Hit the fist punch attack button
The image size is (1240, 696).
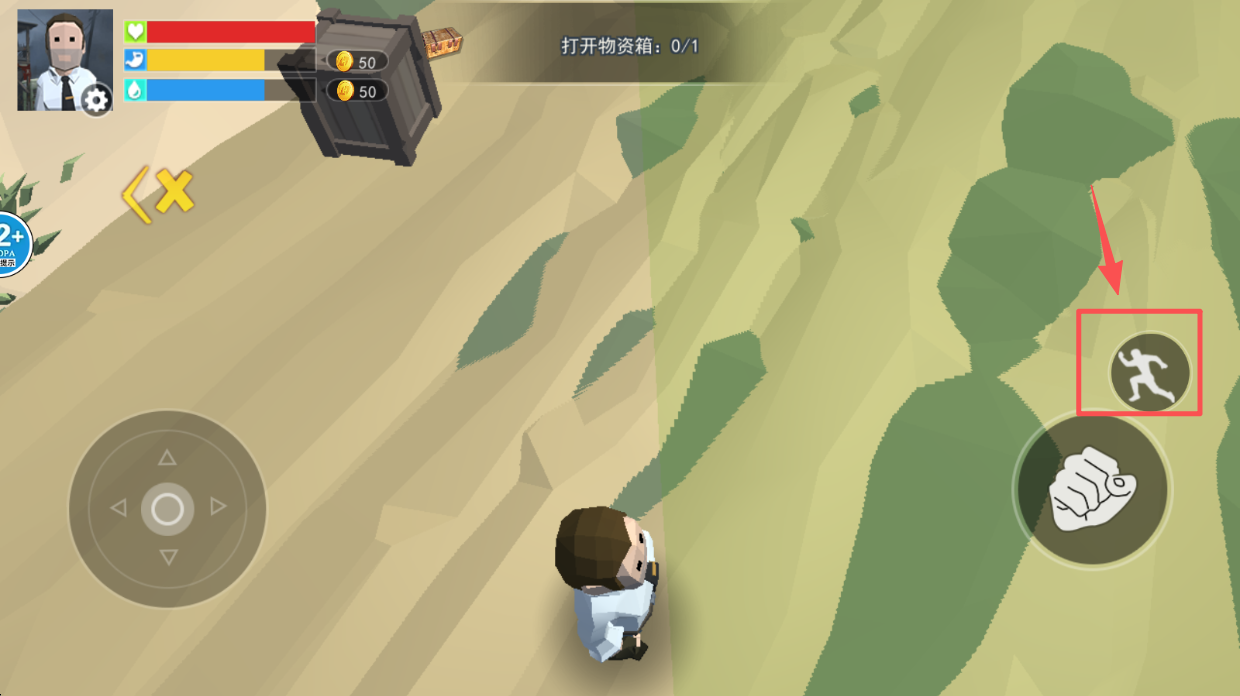pos(1091,490)
